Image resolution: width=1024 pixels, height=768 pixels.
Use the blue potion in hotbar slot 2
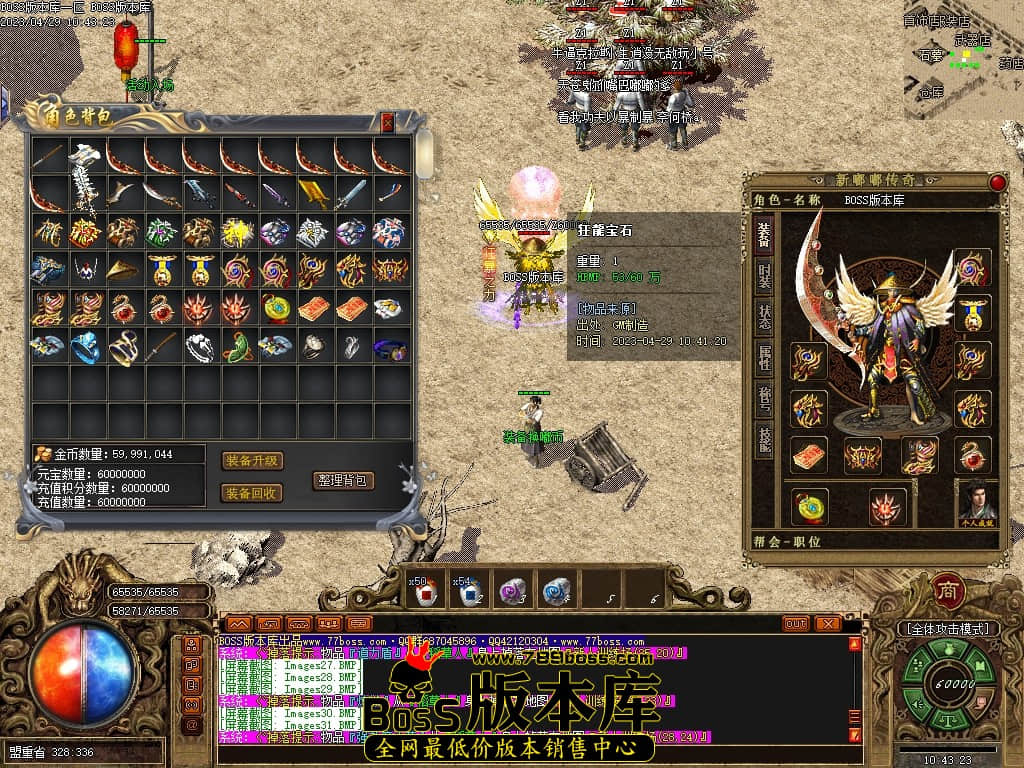pyautogui.click(x=467, y=592)
